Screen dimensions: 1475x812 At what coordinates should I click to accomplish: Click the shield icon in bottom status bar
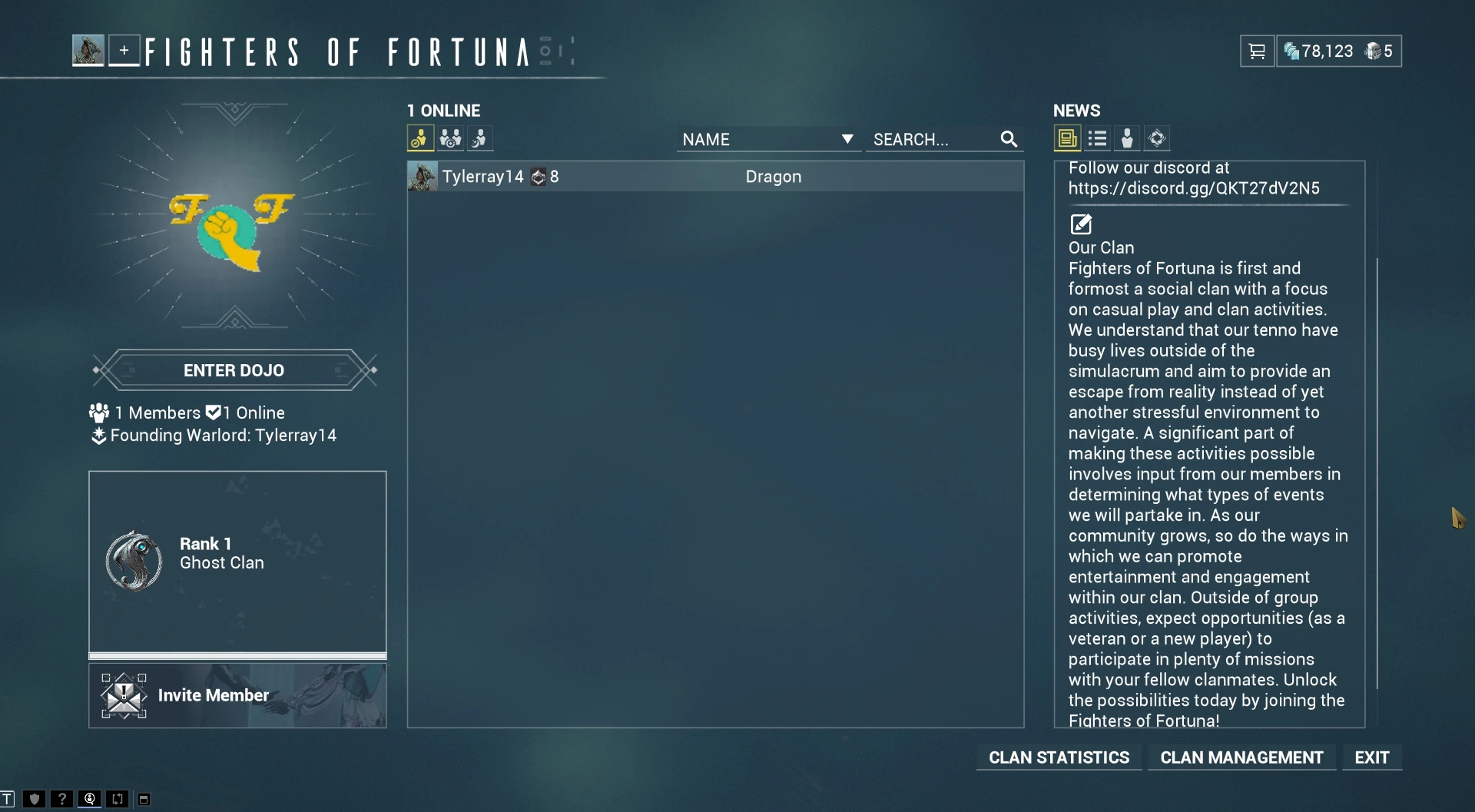pyautogui.click(x=34, y=799)
